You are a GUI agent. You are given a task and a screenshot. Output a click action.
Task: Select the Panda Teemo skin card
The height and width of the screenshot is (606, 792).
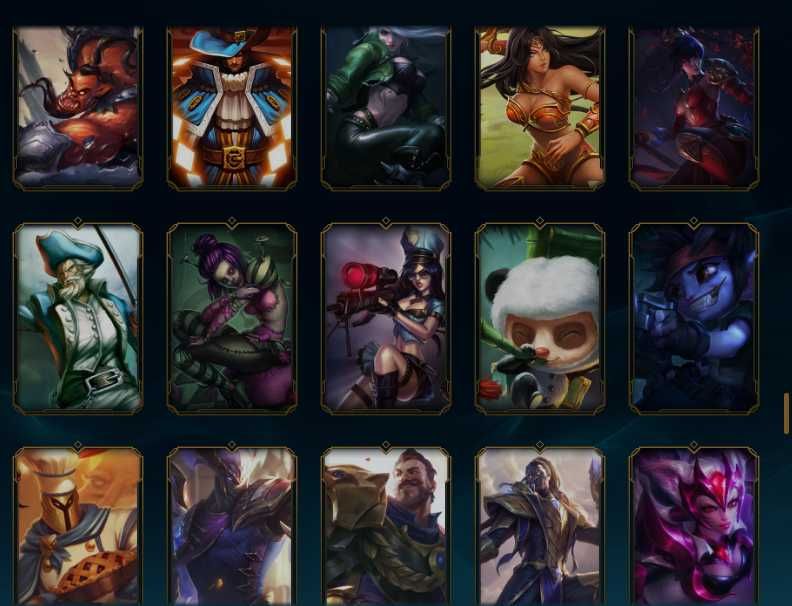(x=540, y=318)
